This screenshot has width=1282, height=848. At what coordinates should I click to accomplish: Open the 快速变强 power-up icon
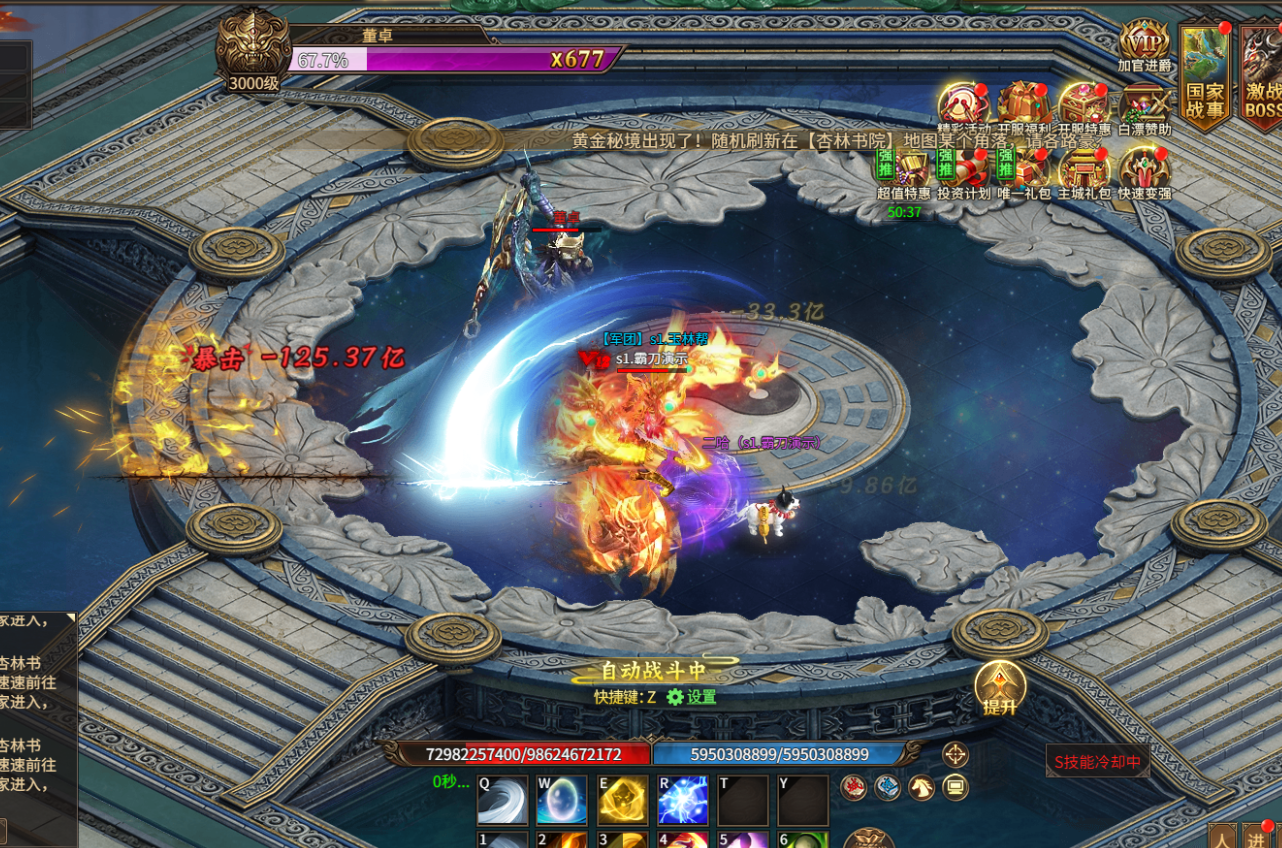[x=1144, y=170]
